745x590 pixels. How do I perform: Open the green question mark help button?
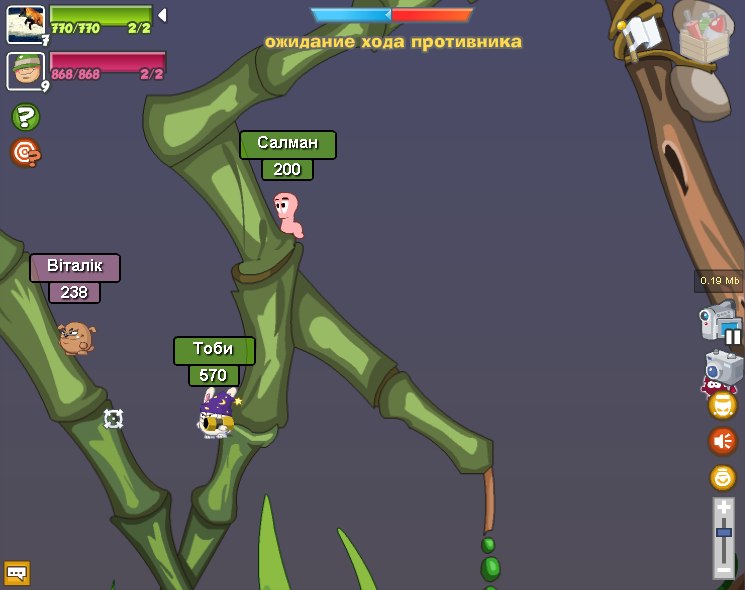click(25, 117)
